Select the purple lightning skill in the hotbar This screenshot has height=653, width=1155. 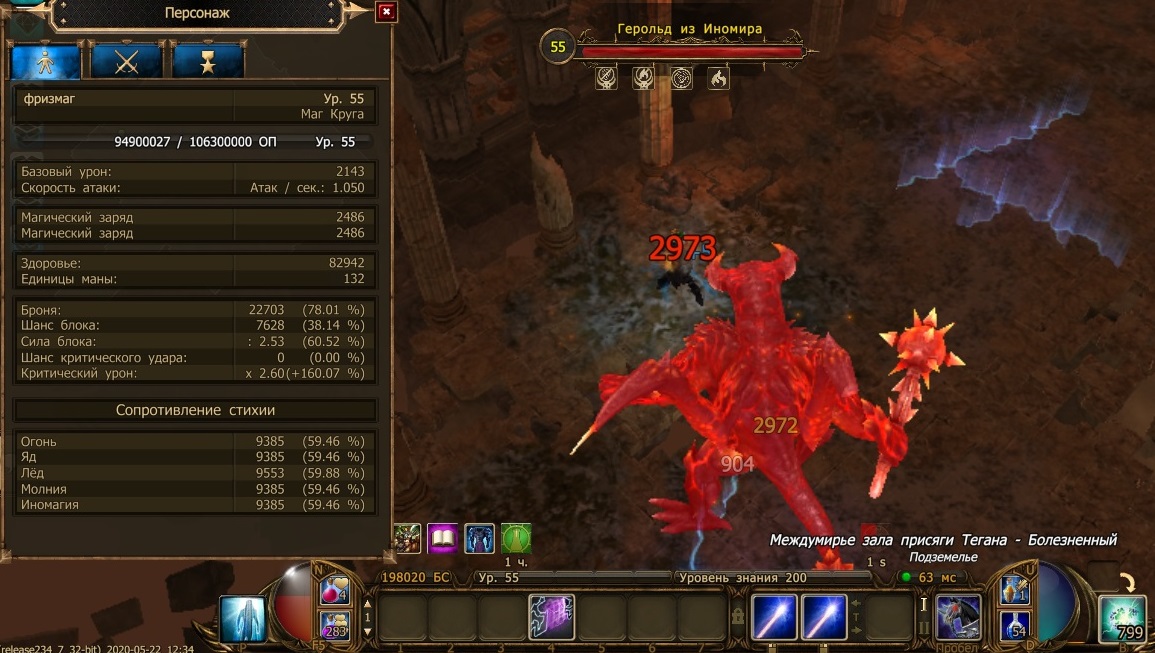(x=551, y=616)
